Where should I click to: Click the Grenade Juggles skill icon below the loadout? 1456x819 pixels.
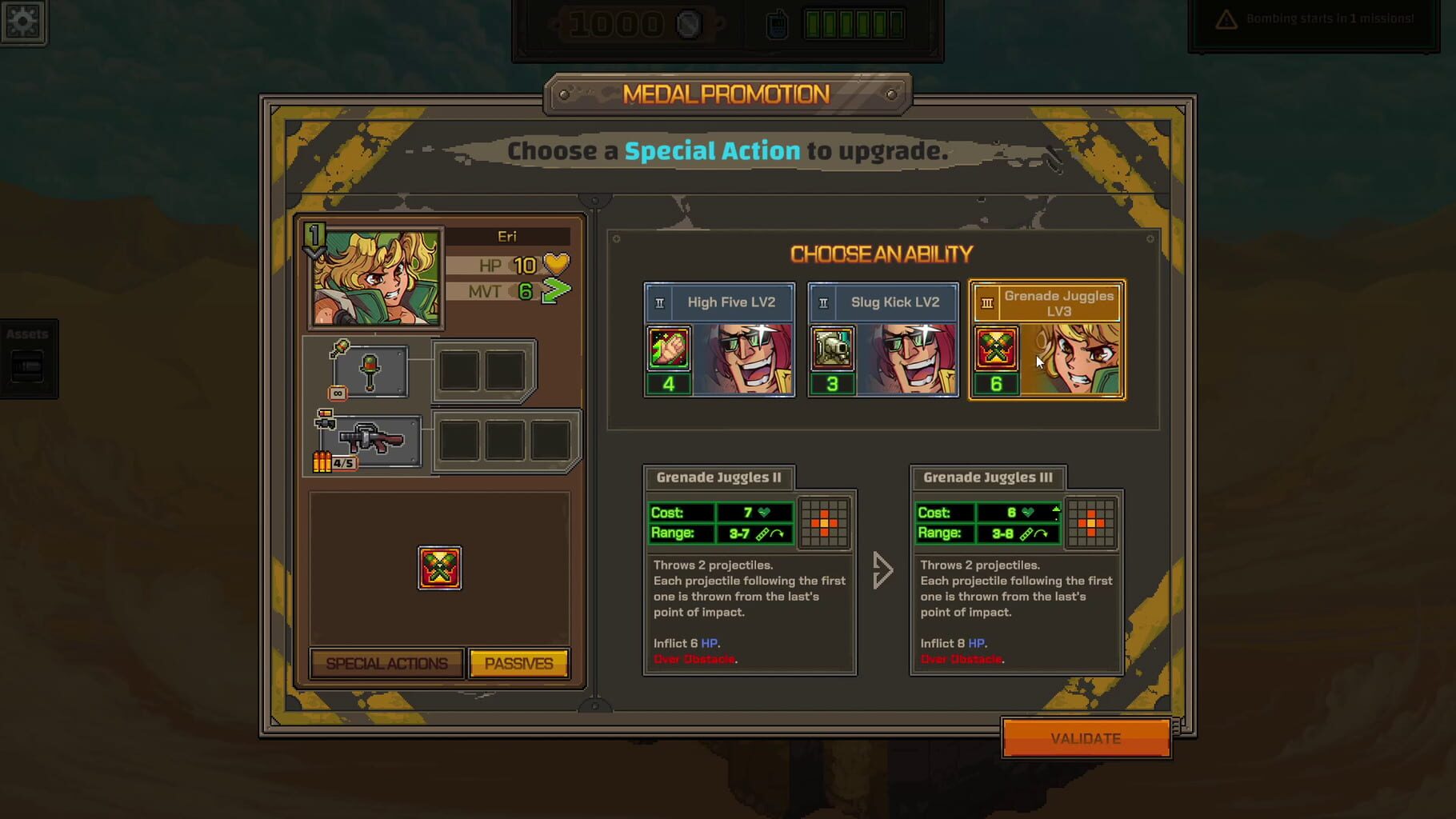439,569
